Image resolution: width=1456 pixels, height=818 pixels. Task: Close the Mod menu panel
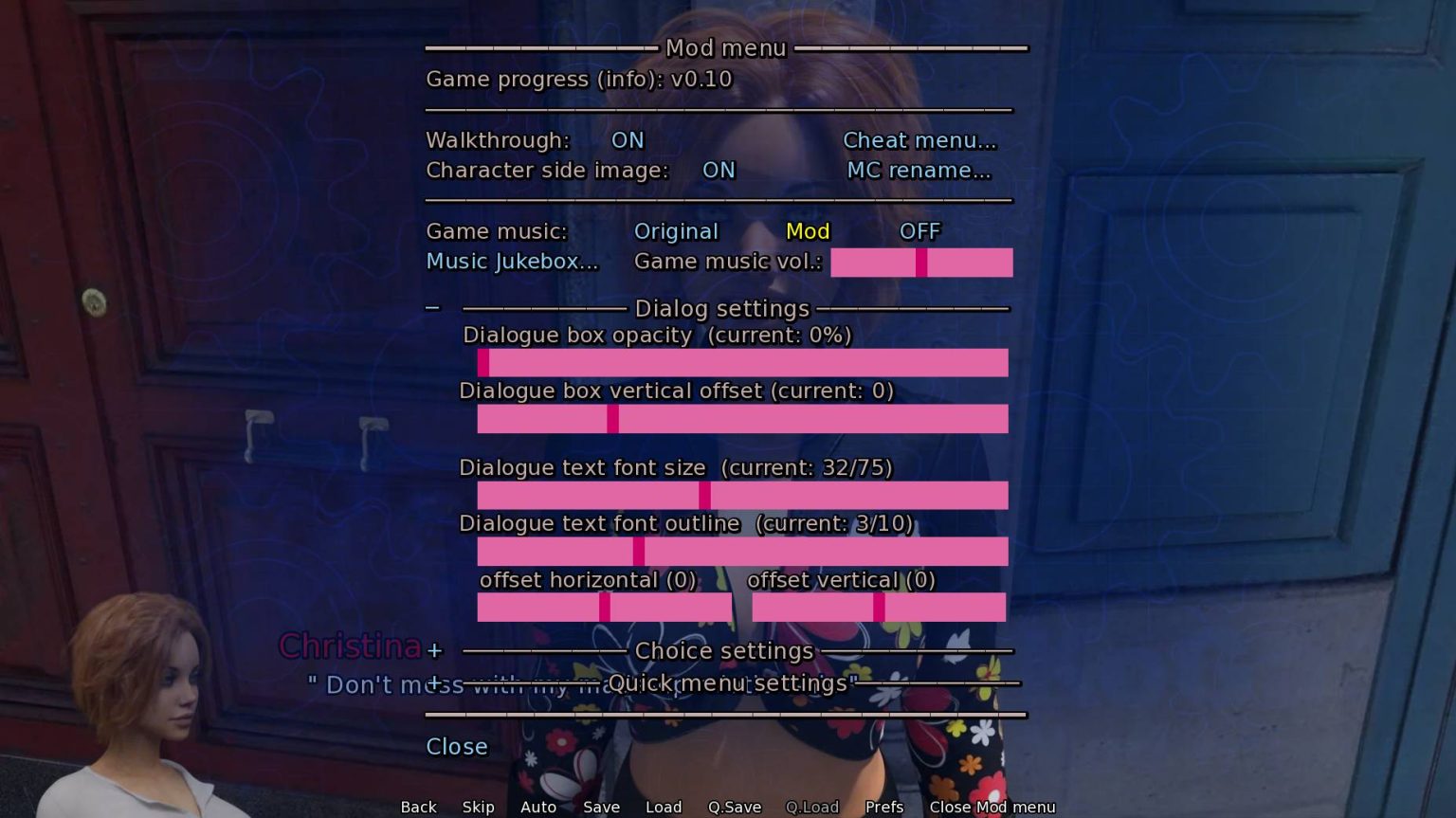pos(457,747)
